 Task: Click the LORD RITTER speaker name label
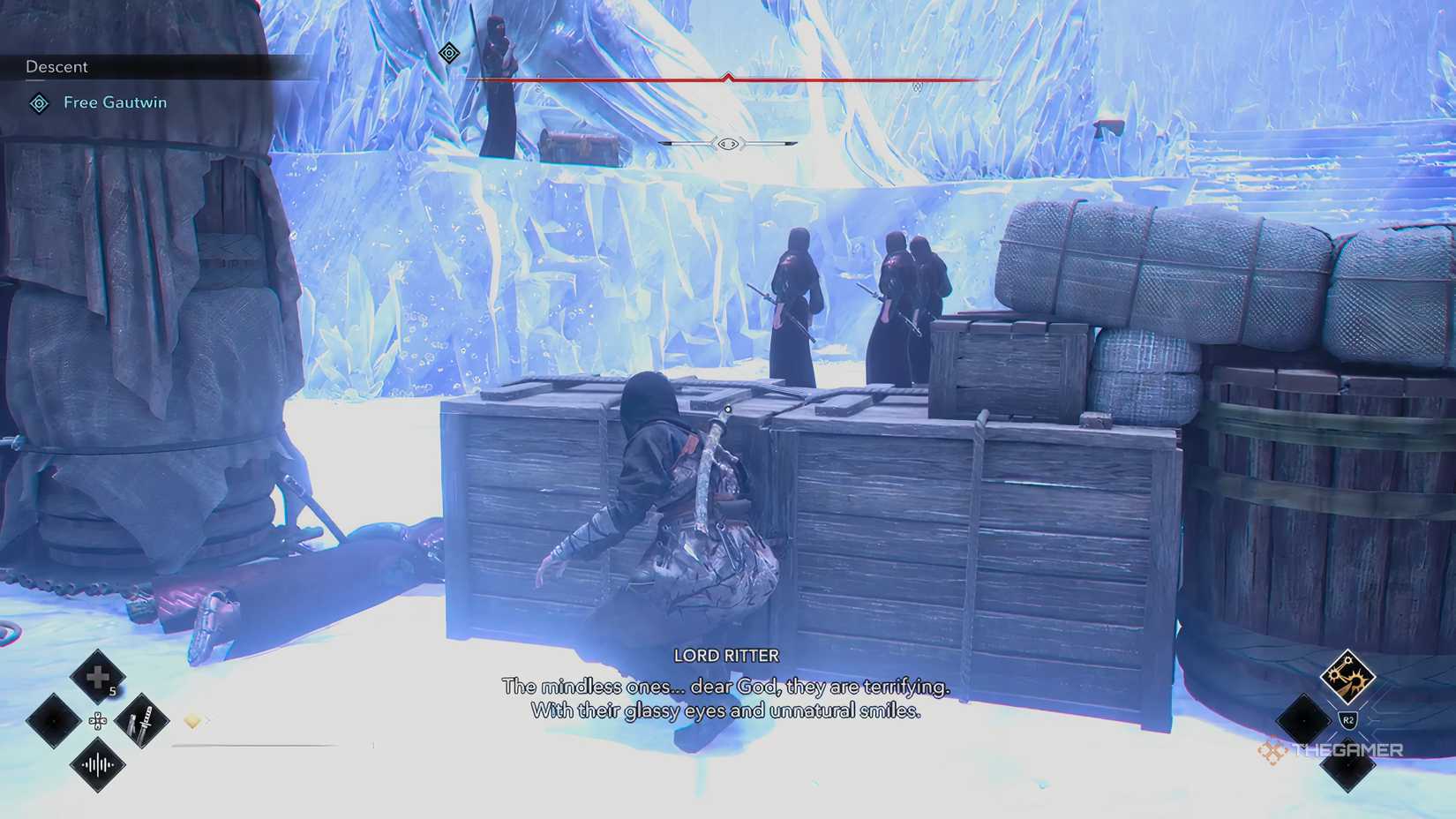[x=725, y=655]
